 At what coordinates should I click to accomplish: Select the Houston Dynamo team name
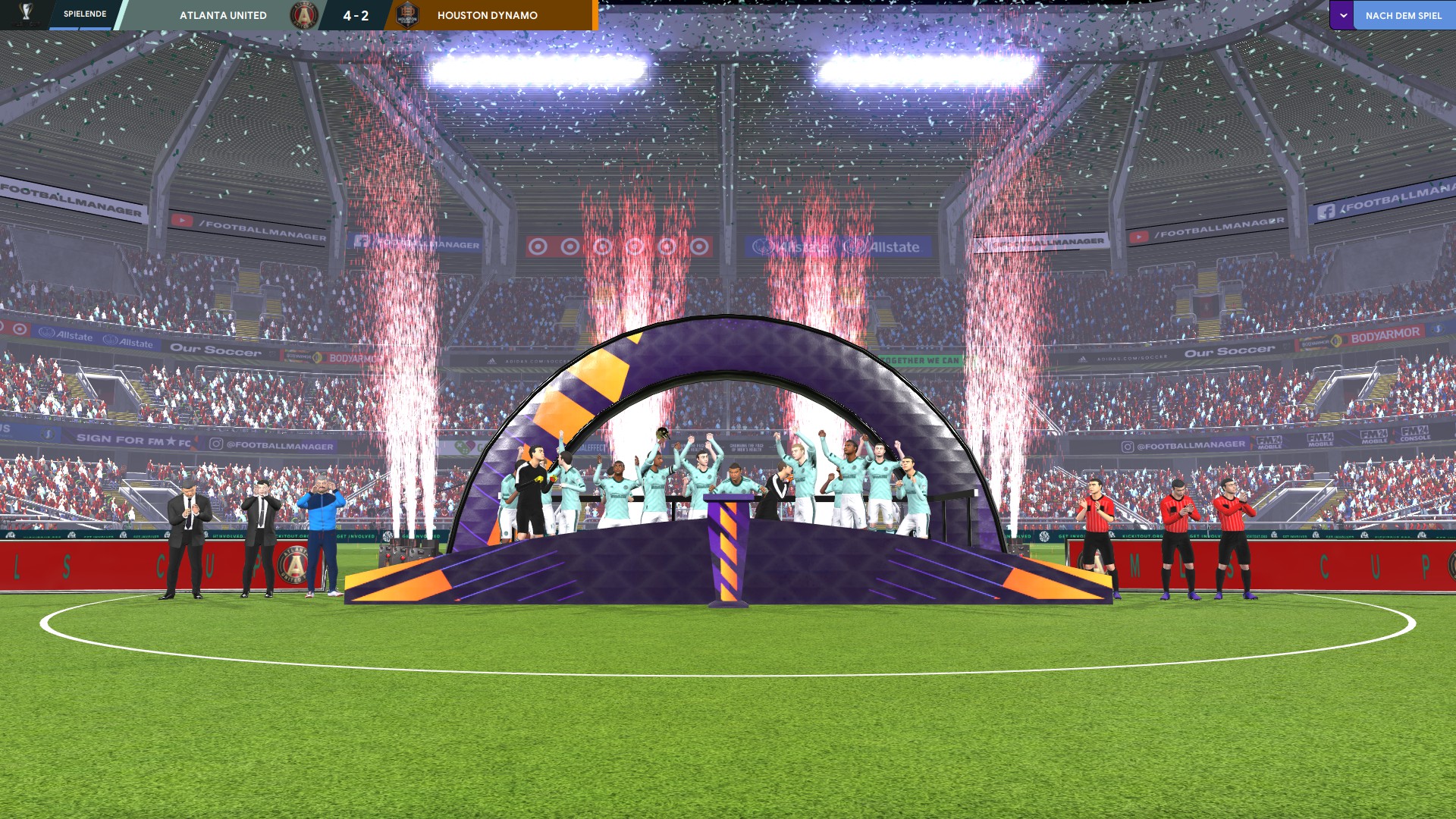pos(488,15)
